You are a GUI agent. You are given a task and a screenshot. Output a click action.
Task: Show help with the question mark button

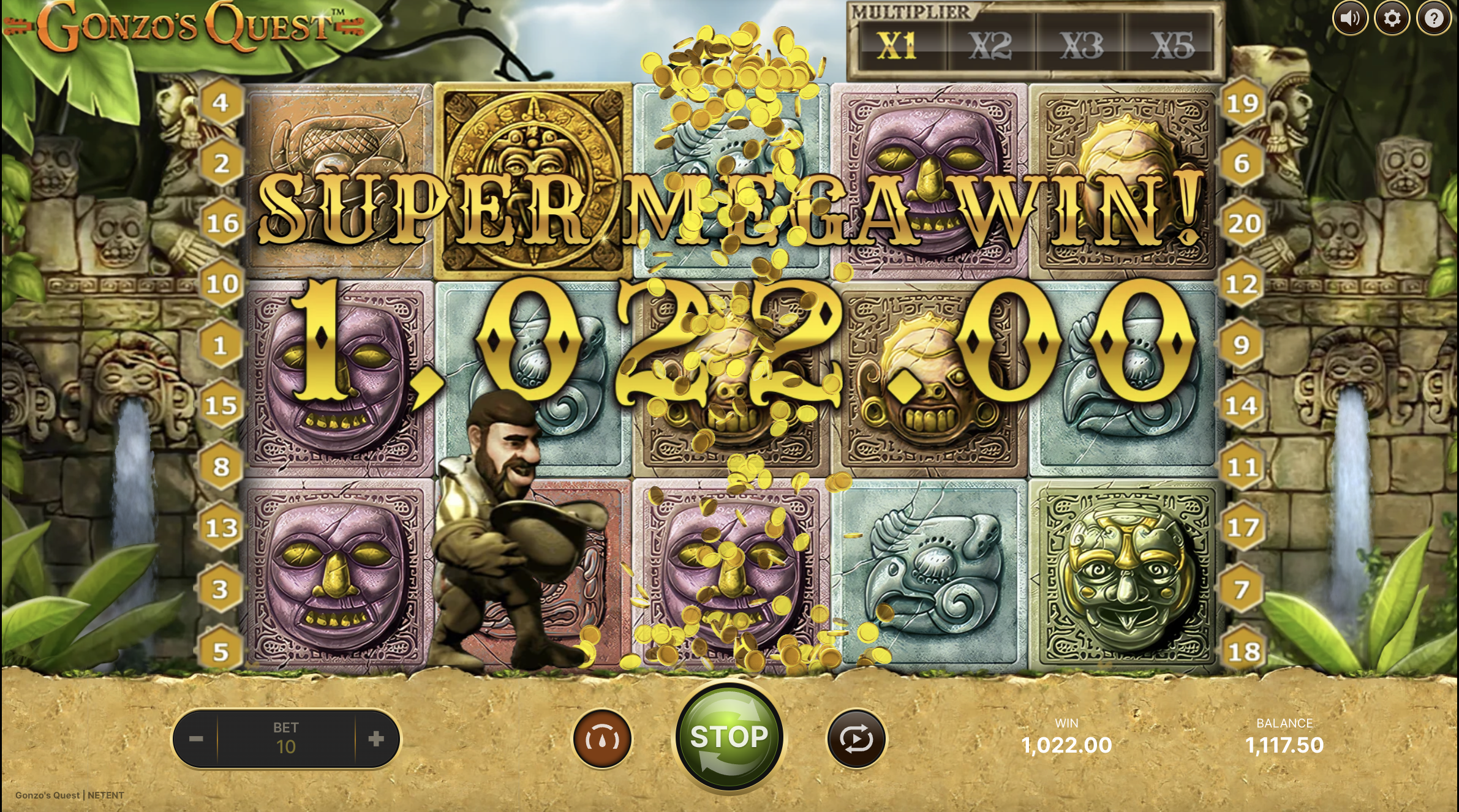coord(1433,19)
